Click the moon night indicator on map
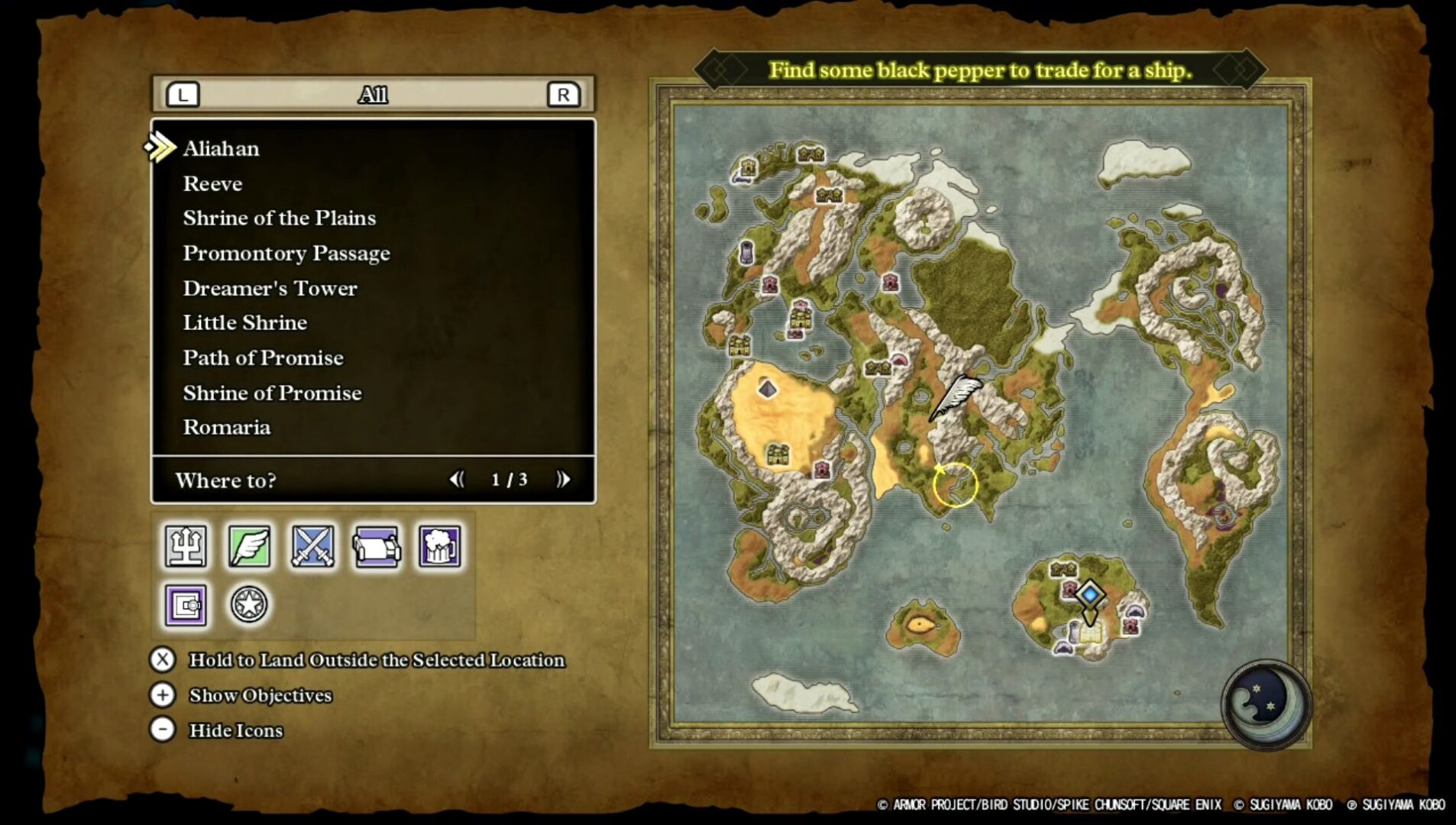The image size is (1456, 825). (x=1265, y=701)
